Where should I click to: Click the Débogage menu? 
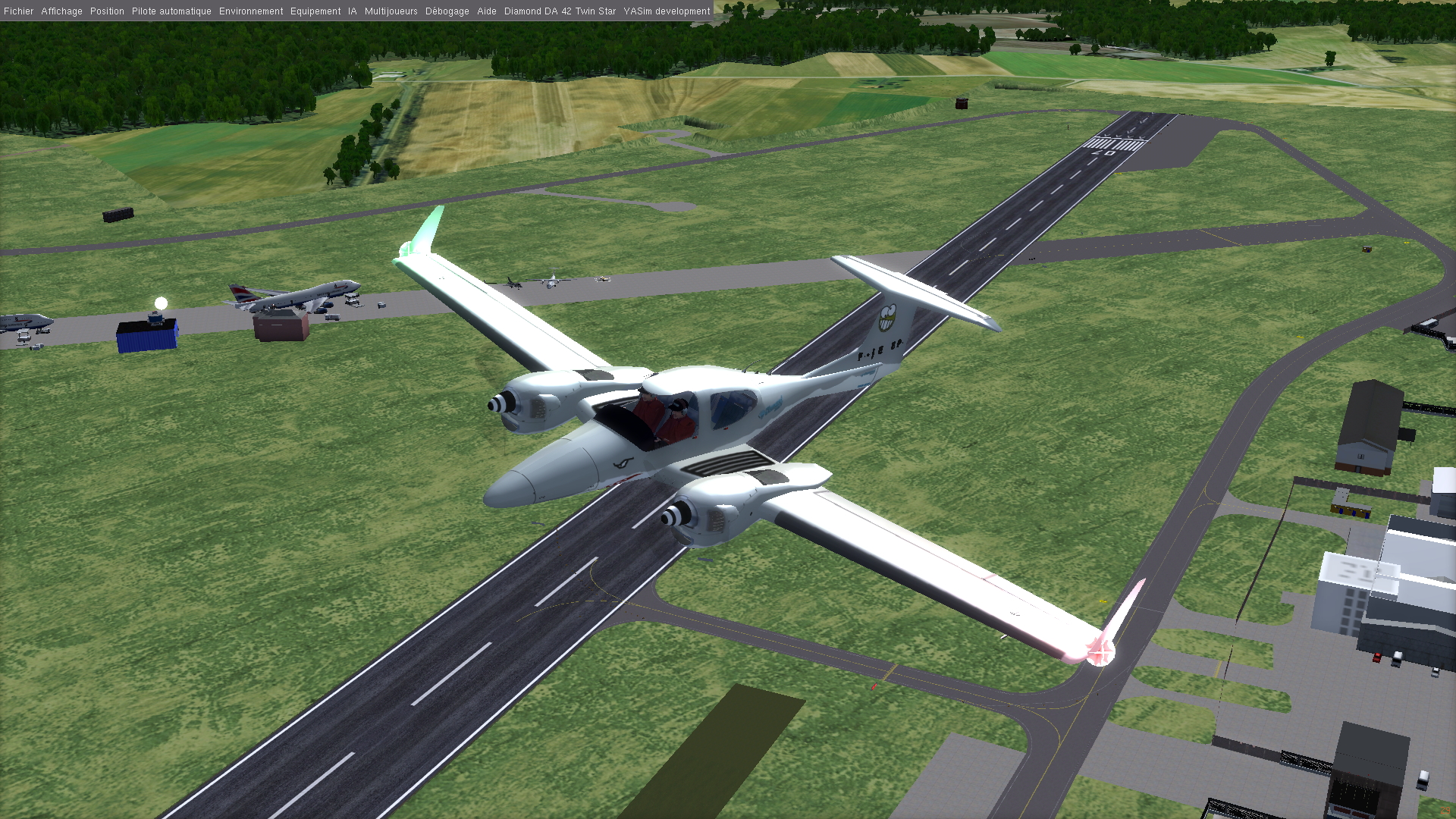447,11
